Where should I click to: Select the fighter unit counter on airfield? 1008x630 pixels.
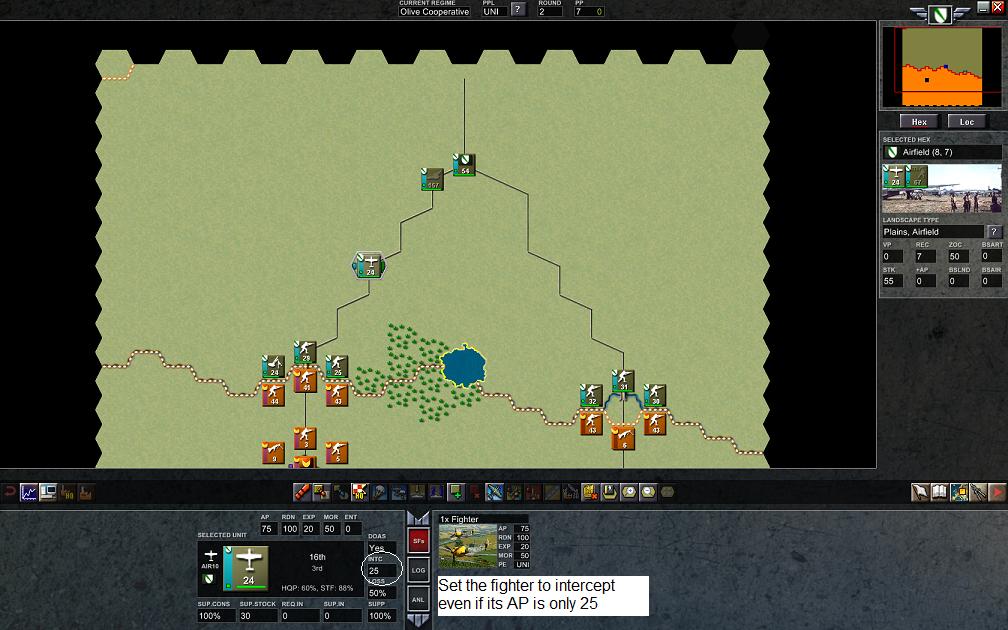point(368,265)
